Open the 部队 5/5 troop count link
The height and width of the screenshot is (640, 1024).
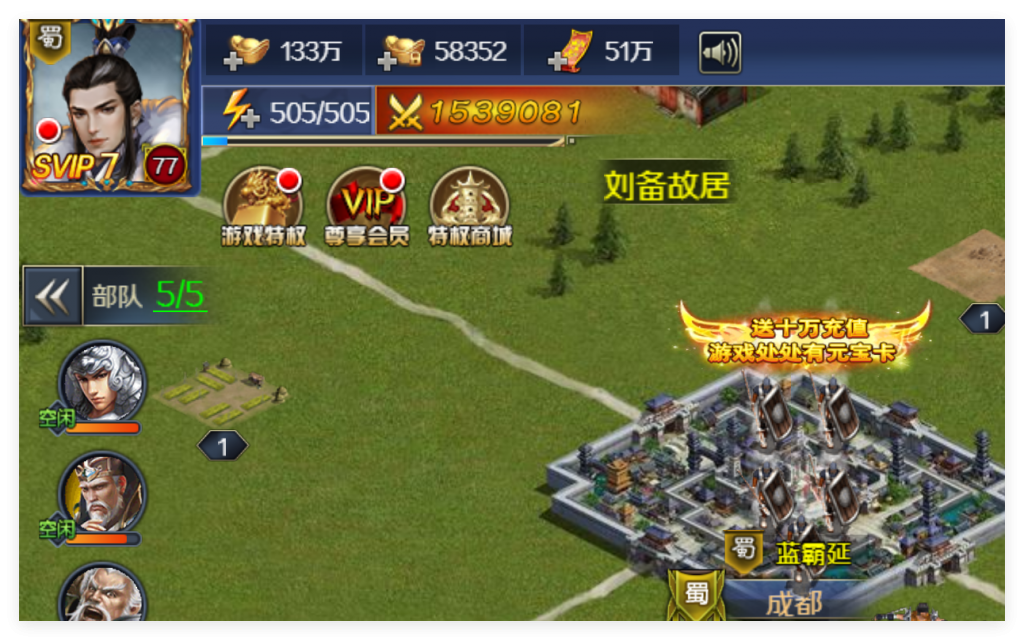[180, 295]
